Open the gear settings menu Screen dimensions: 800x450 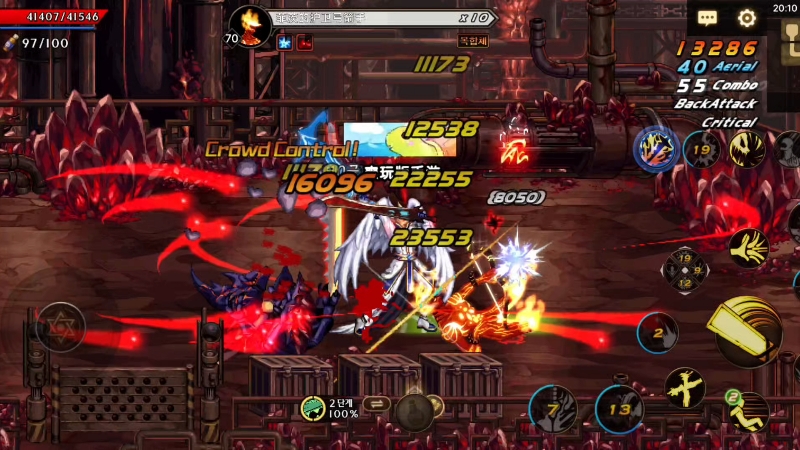(746, 18)
